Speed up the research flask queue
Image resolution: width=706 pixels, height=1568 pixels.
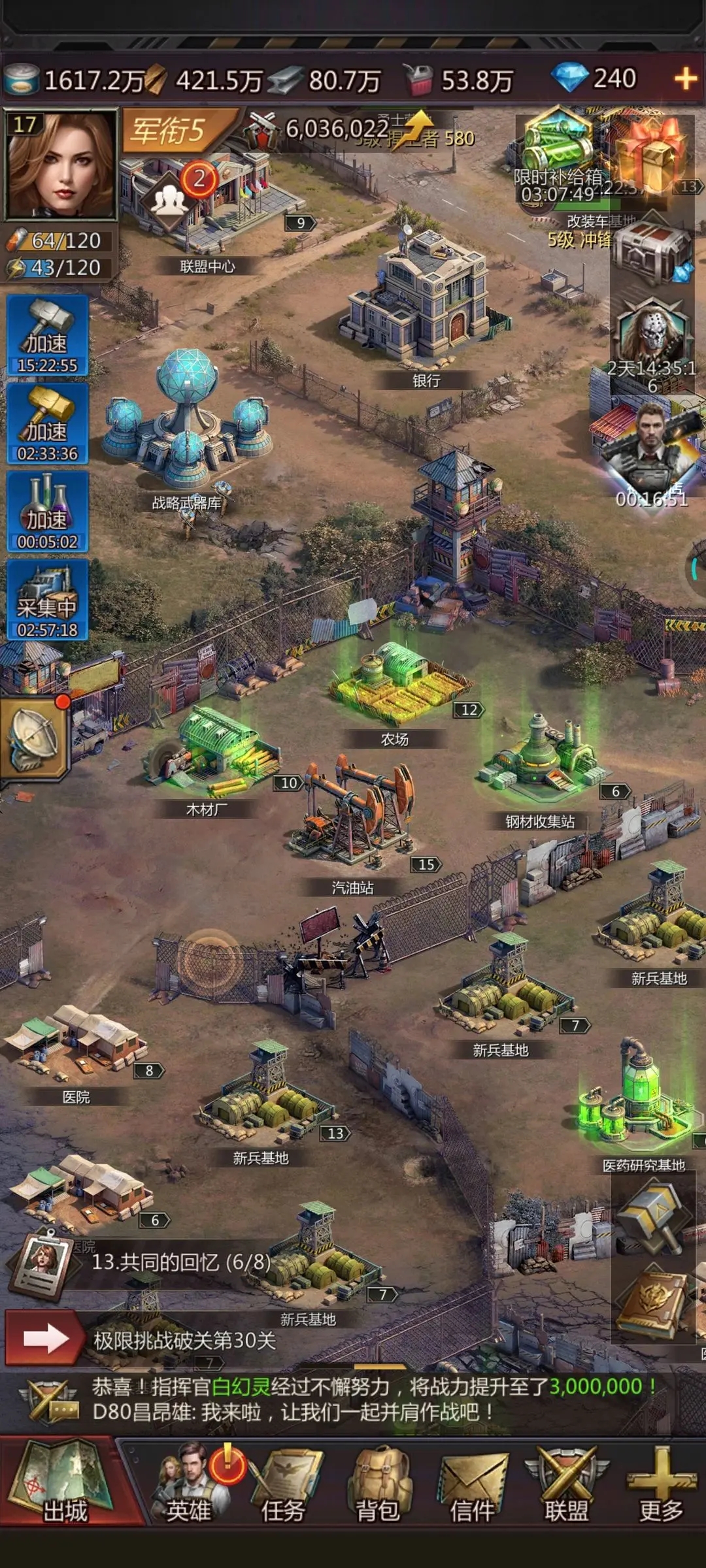47,511
